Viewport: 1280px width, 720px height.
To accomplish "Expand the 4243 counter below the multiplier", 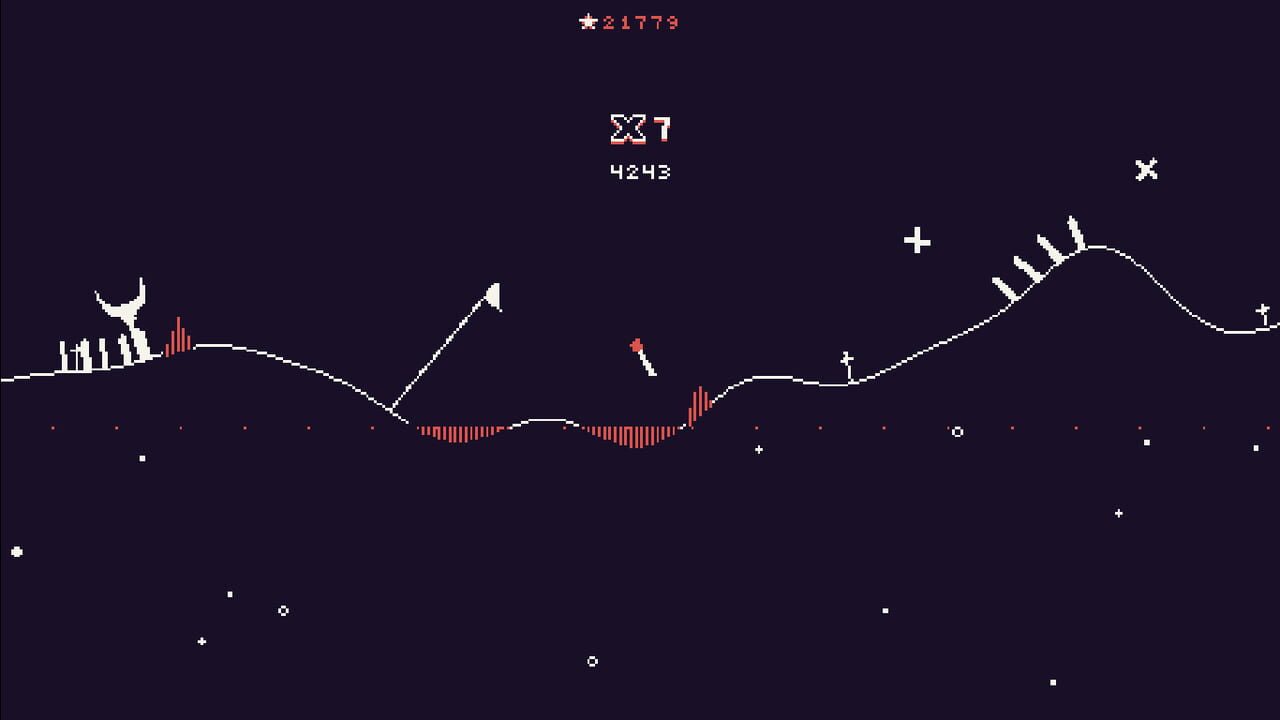I will pyautogui.click(x=640, y=170).
